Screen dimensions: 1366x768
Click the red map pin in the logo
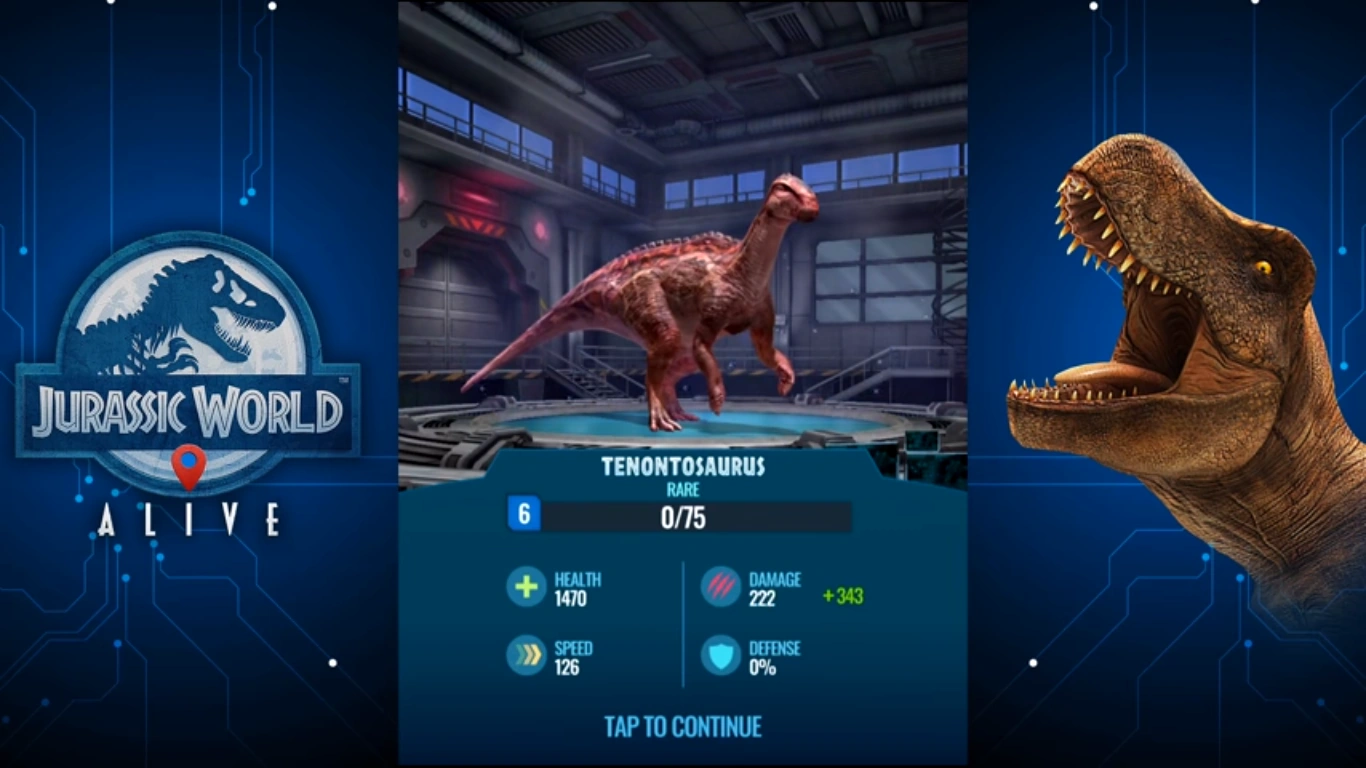click(x=188, y=463)
